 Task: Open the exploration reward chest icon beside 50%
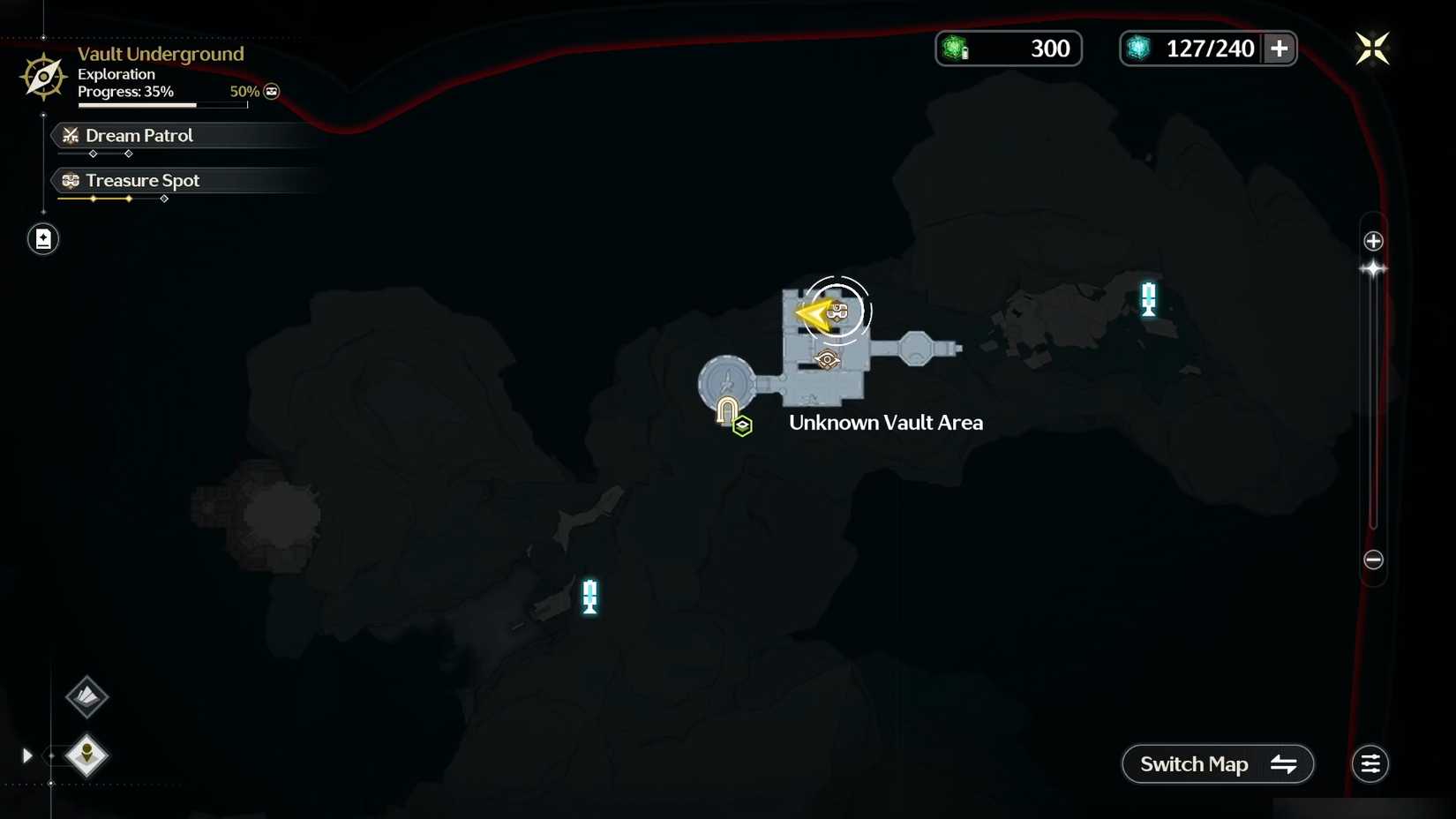[270, 91]
